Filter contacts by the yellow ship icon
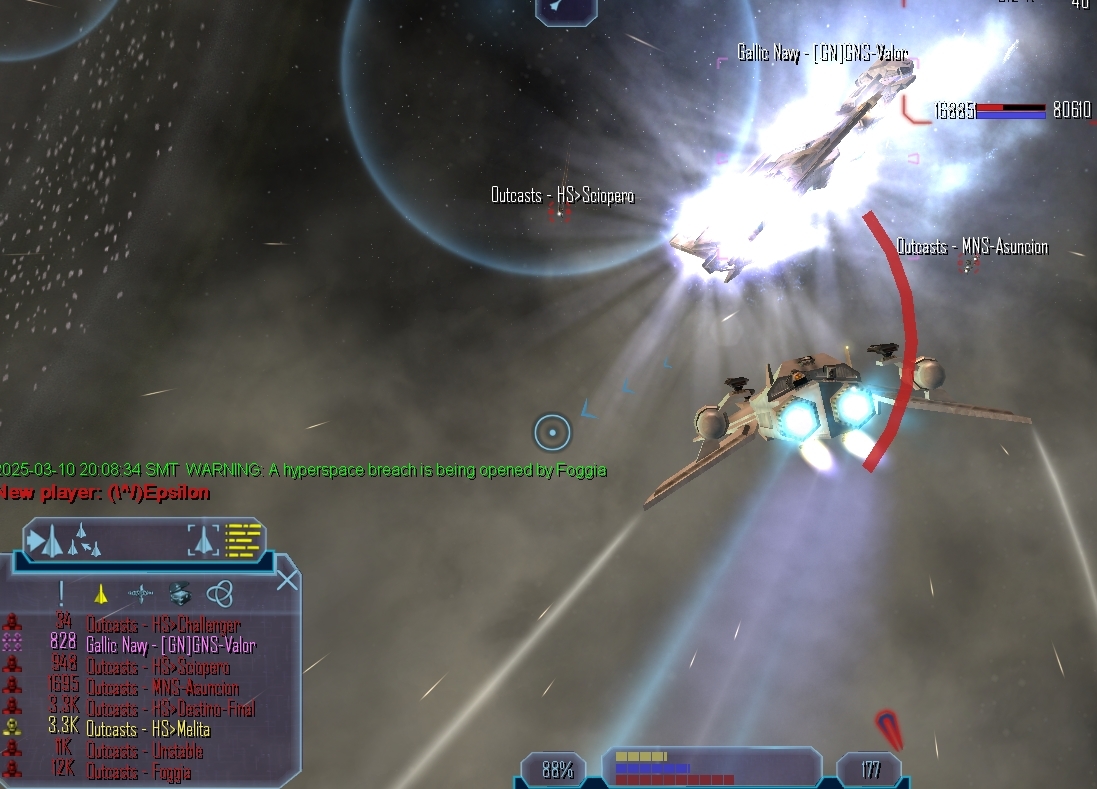Screen dimensions: 1097x789 [100, 594]
